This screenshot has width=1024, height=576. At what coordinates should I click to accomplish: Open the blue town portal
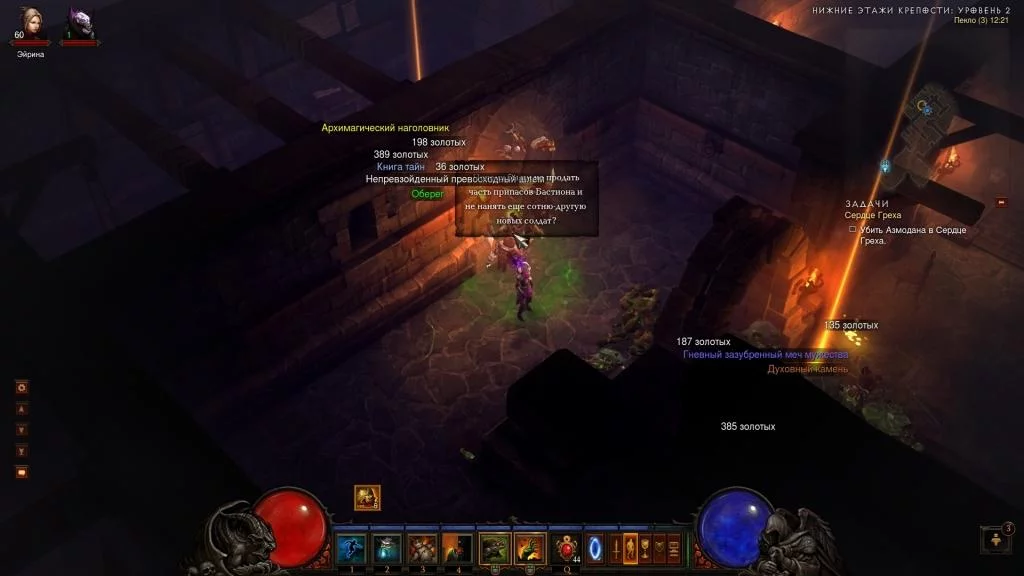coord(596,547)
